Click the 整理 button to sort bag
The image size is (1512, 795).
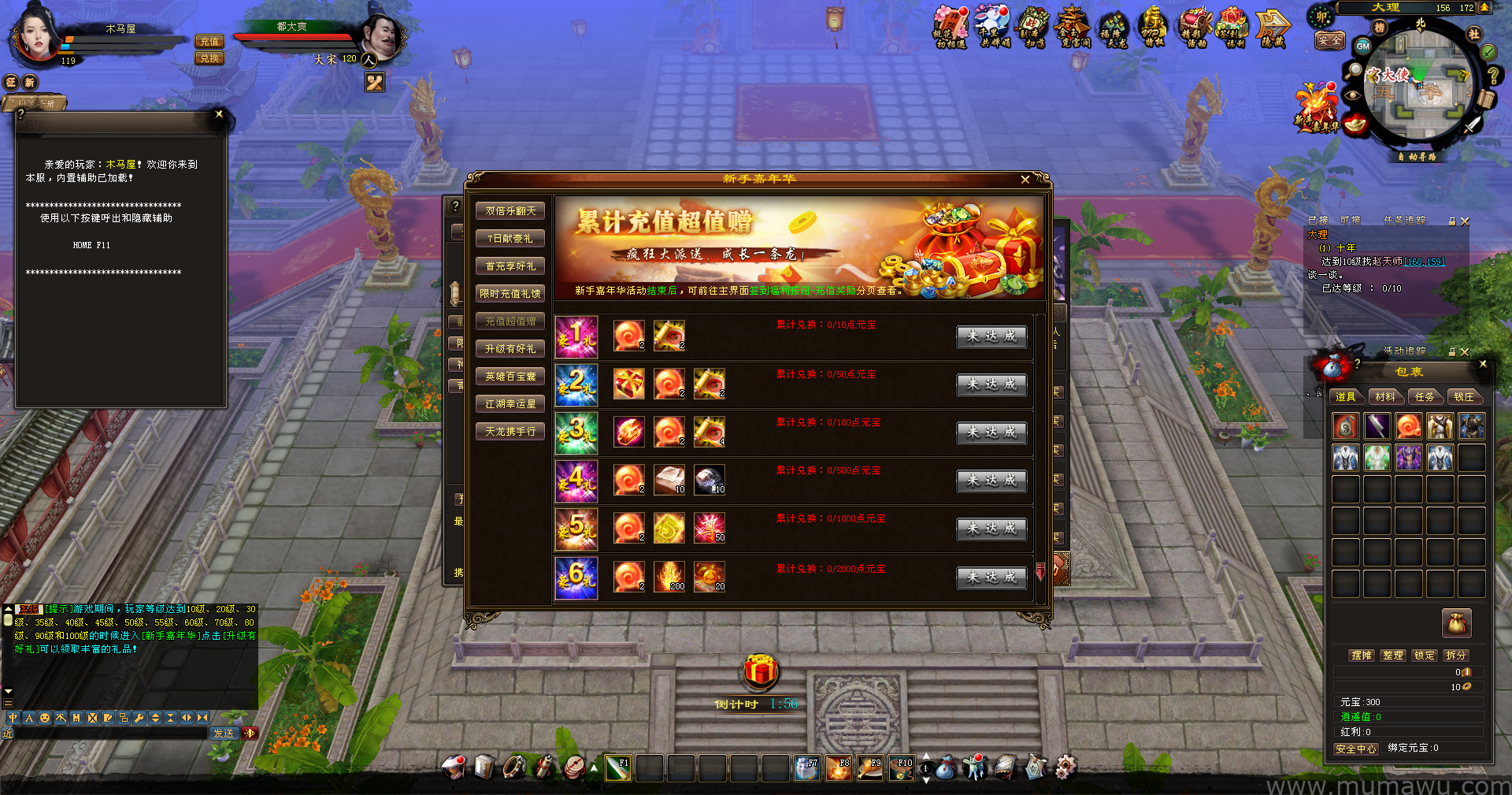[x=1393, y=656]
